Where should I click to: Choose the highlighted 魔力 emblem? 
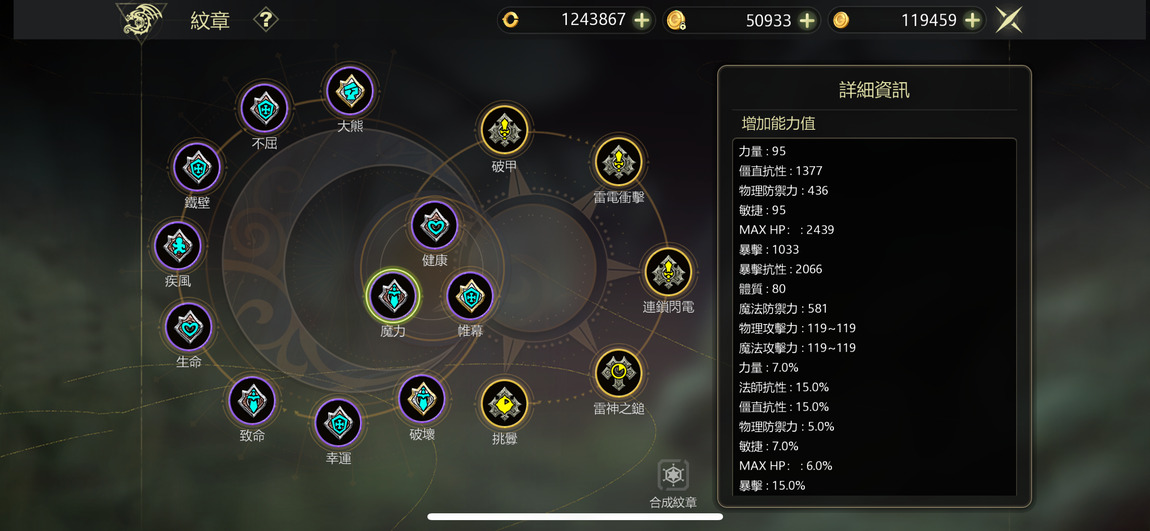tap(393, 296)
